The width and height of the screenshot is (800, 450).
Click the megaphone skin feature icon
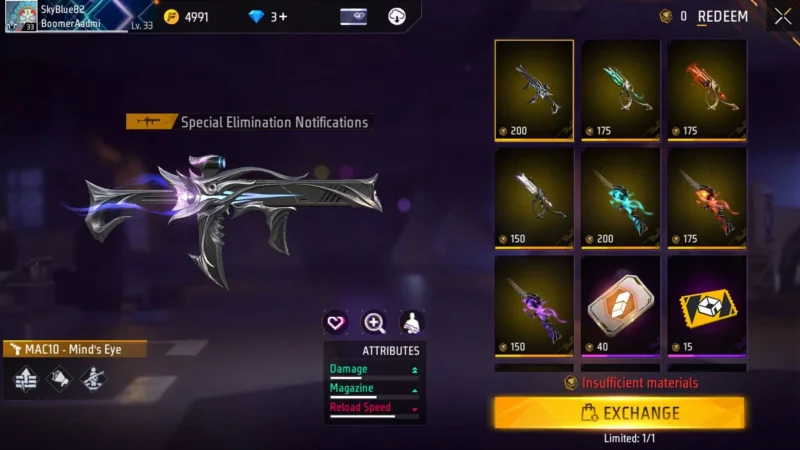point(59,379)
